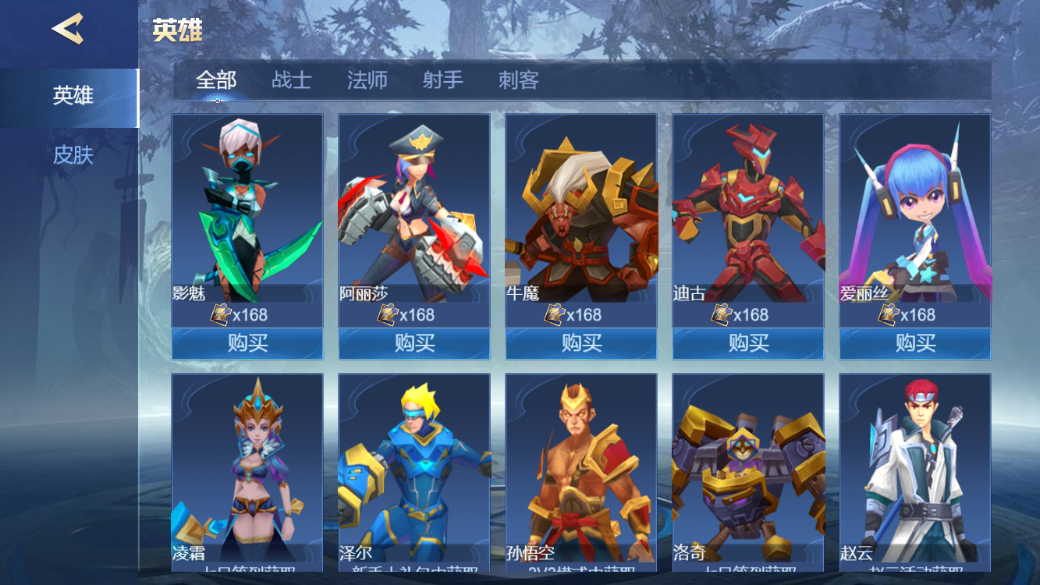This screenshot has width=1040, height=585.
Task: Filter heroes by 法师 class
Action: coord(367,80)
